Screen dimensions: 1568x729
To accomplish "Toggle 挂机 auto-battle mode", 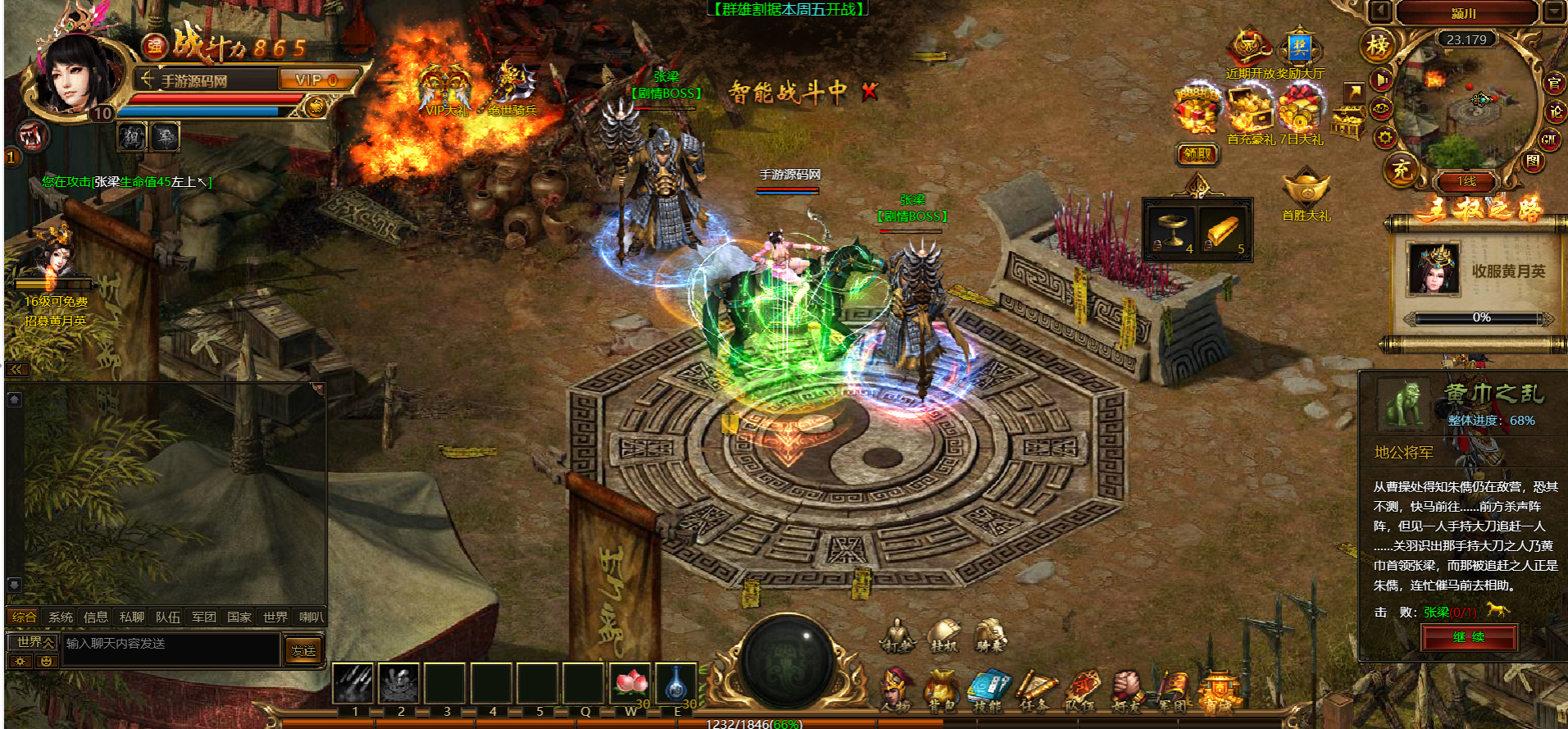I will (x=943, y=635).
